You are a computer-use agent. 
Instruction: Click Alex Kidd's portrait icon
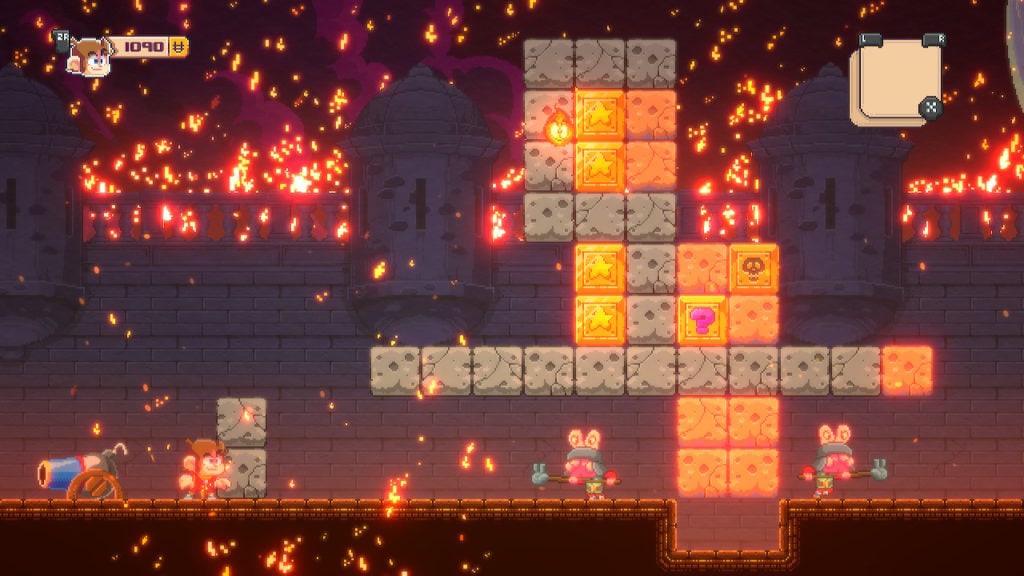click(x=88, y=55)
